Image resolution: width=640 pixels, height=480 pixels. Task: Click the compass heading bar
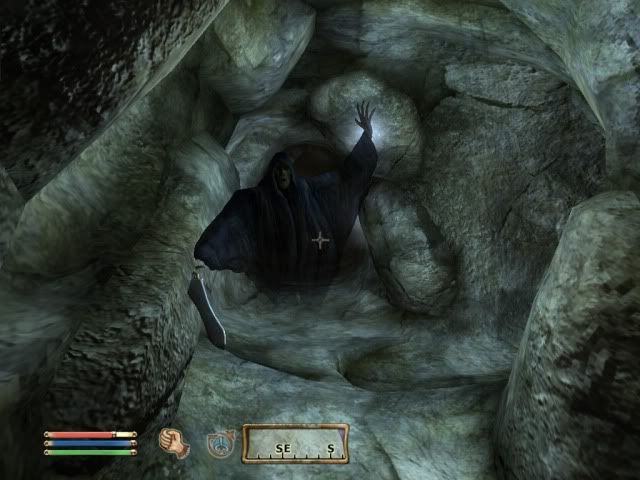click(295, 443)
